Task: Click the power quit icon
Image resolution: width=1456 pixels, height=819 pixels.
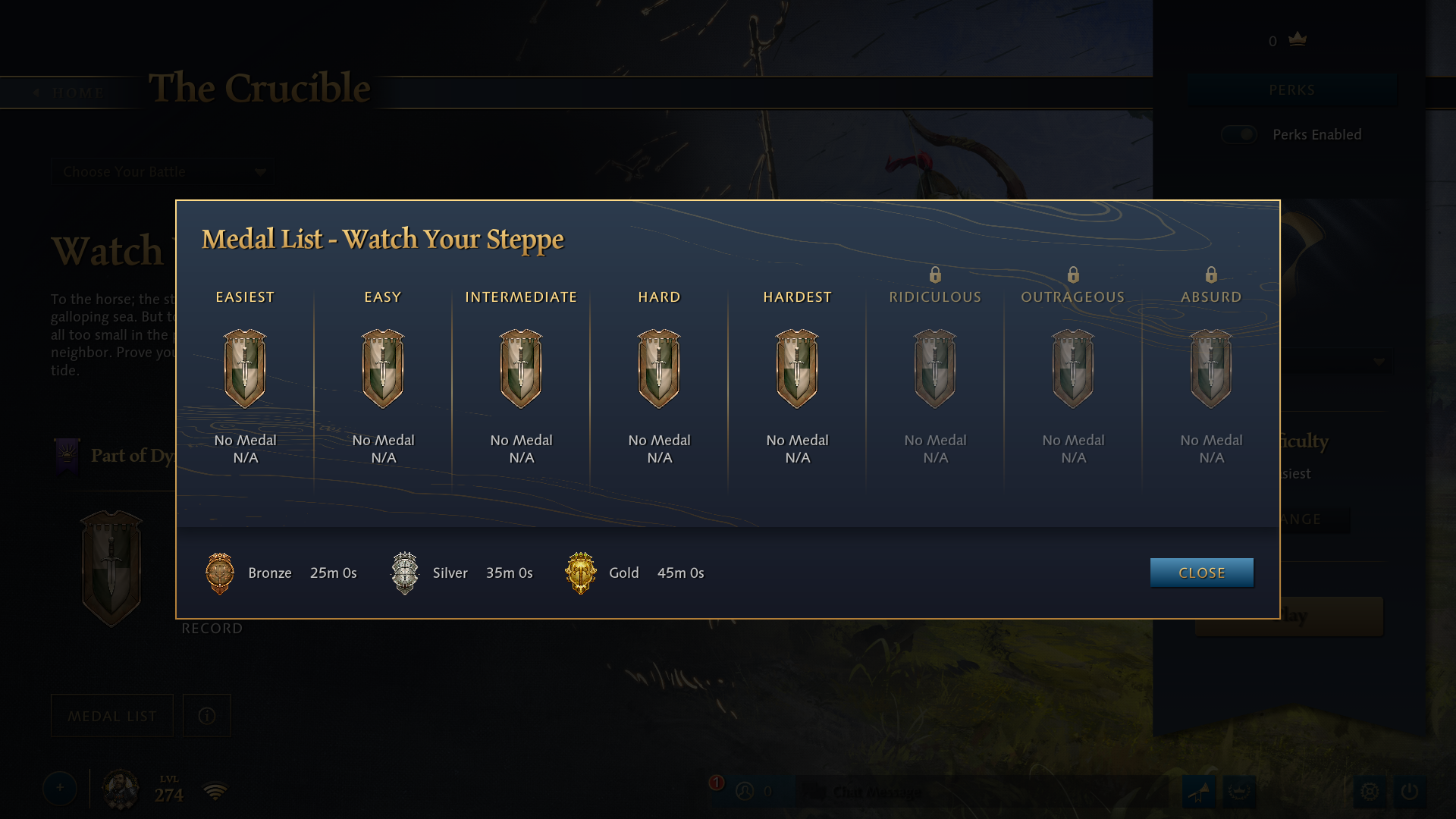Action: [1409, 791]
